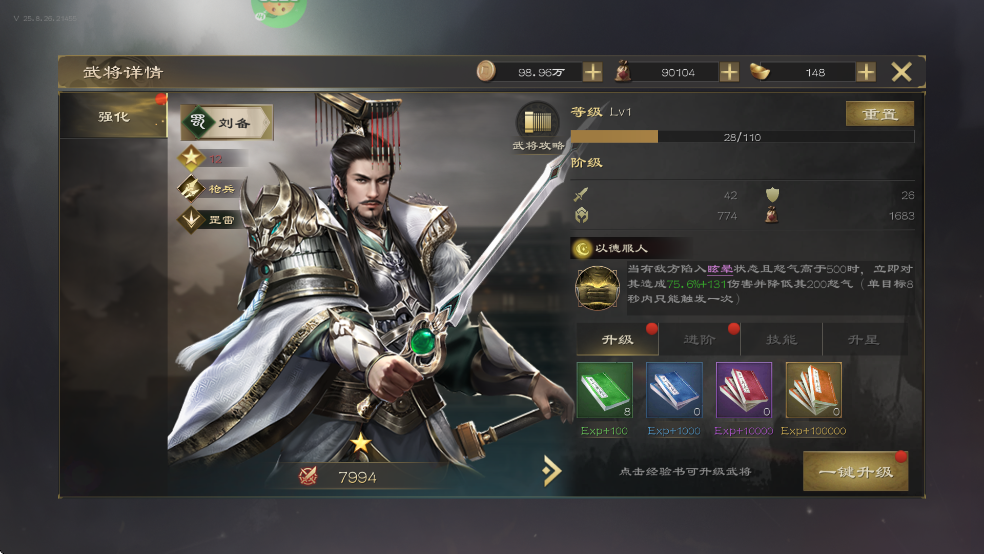Select the 以德服人 skill icon
This screenshot has height=554, width=984.
597,288
